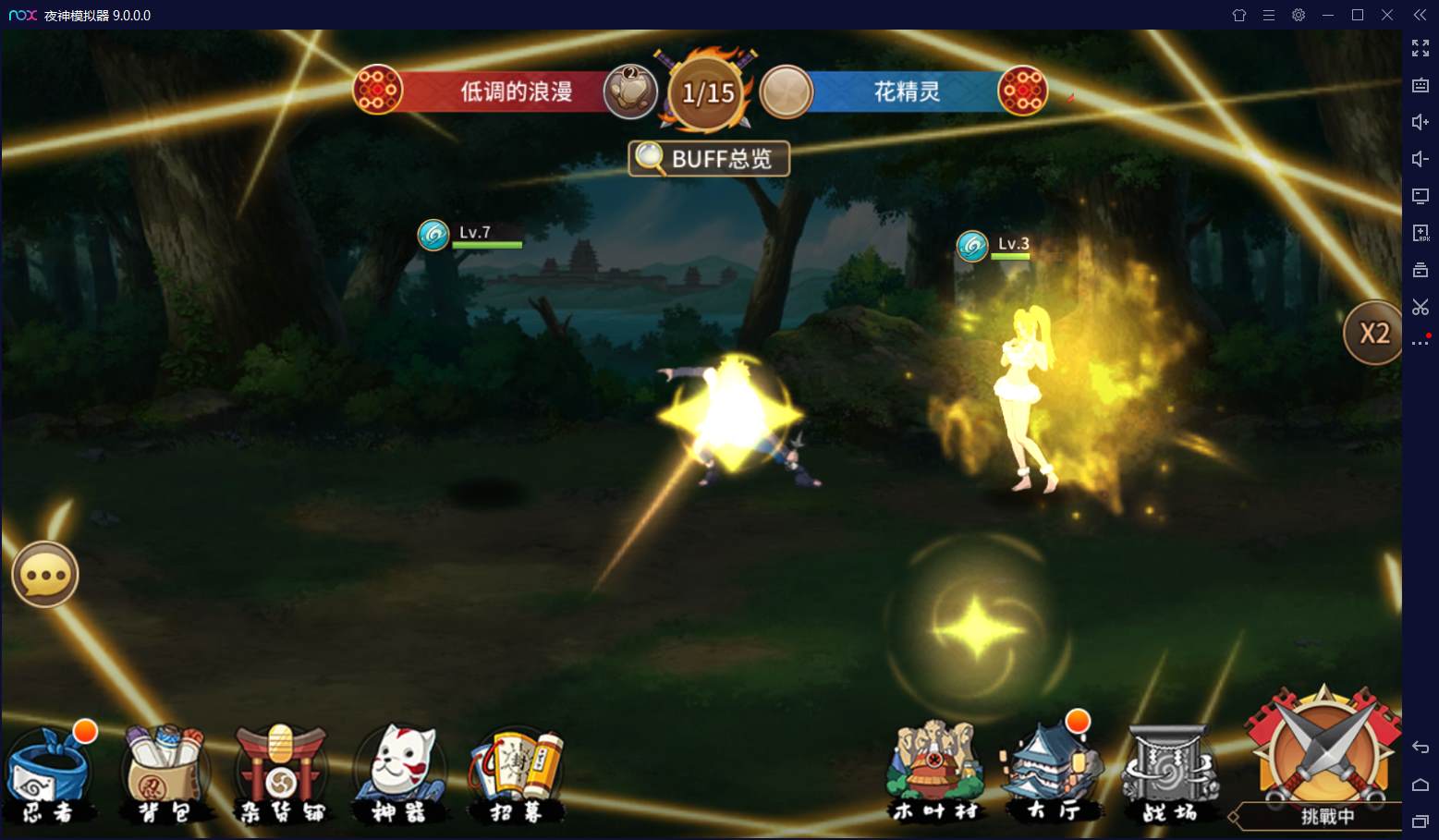The height and width of the screenshot is (840, 1439).
Task: Toggle the X2 battle speed
Action: click(x=1373, y=333)
